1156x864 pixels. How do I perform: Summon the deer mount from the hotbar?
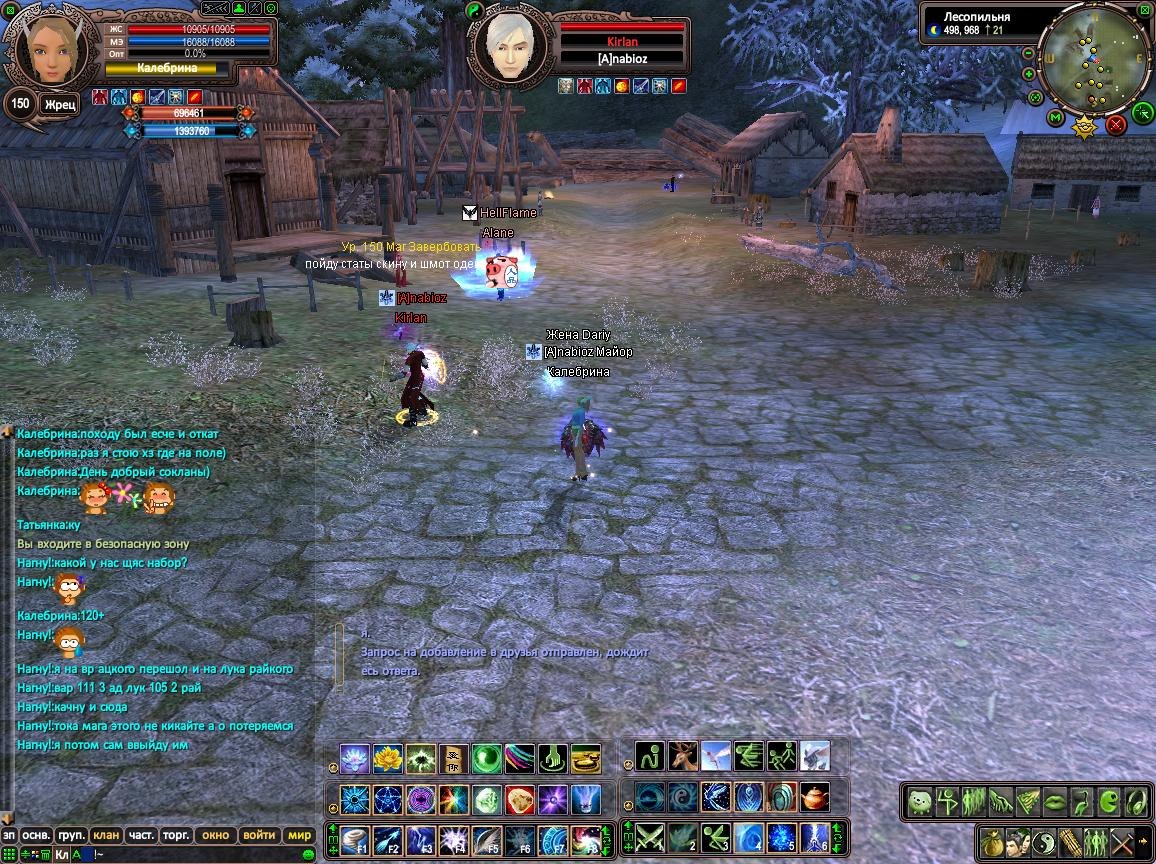point(683,756)
